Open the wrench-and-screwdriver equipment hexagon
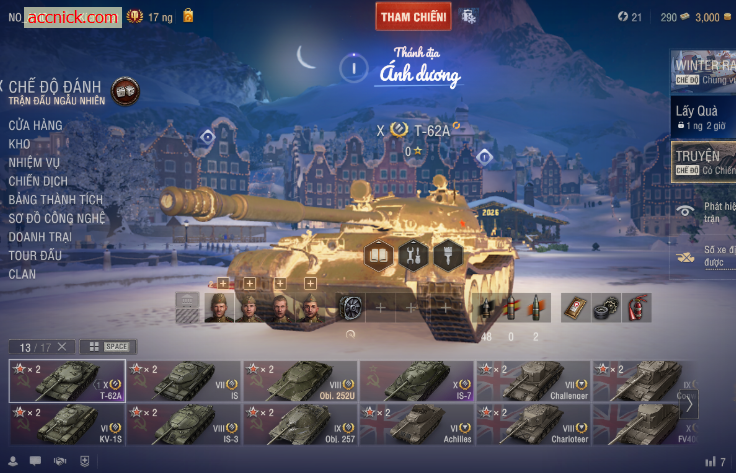 413,255
